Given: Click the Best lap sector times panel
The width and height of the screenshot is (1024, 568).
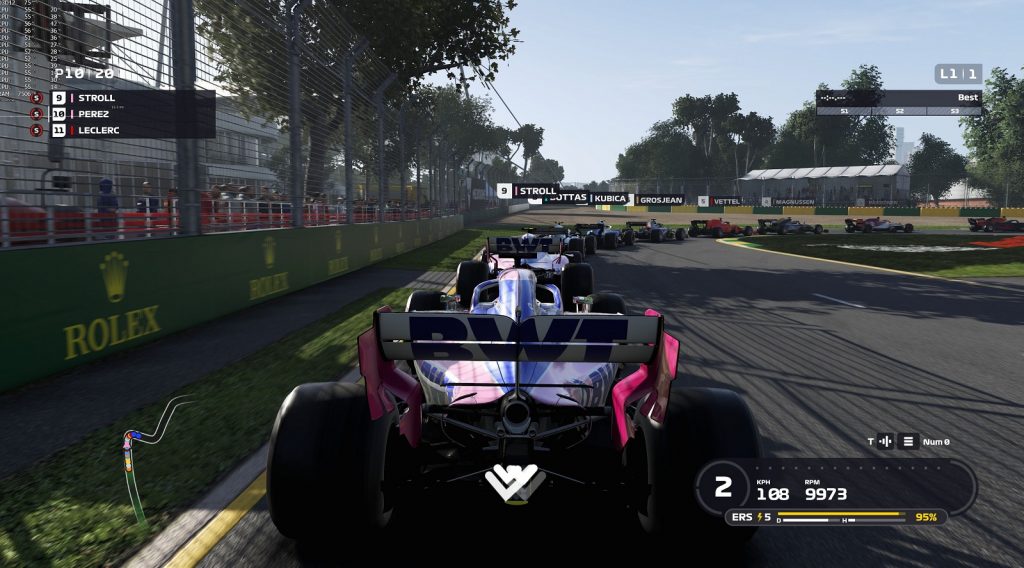Looking at the screenshot, I should coord(898,103).
